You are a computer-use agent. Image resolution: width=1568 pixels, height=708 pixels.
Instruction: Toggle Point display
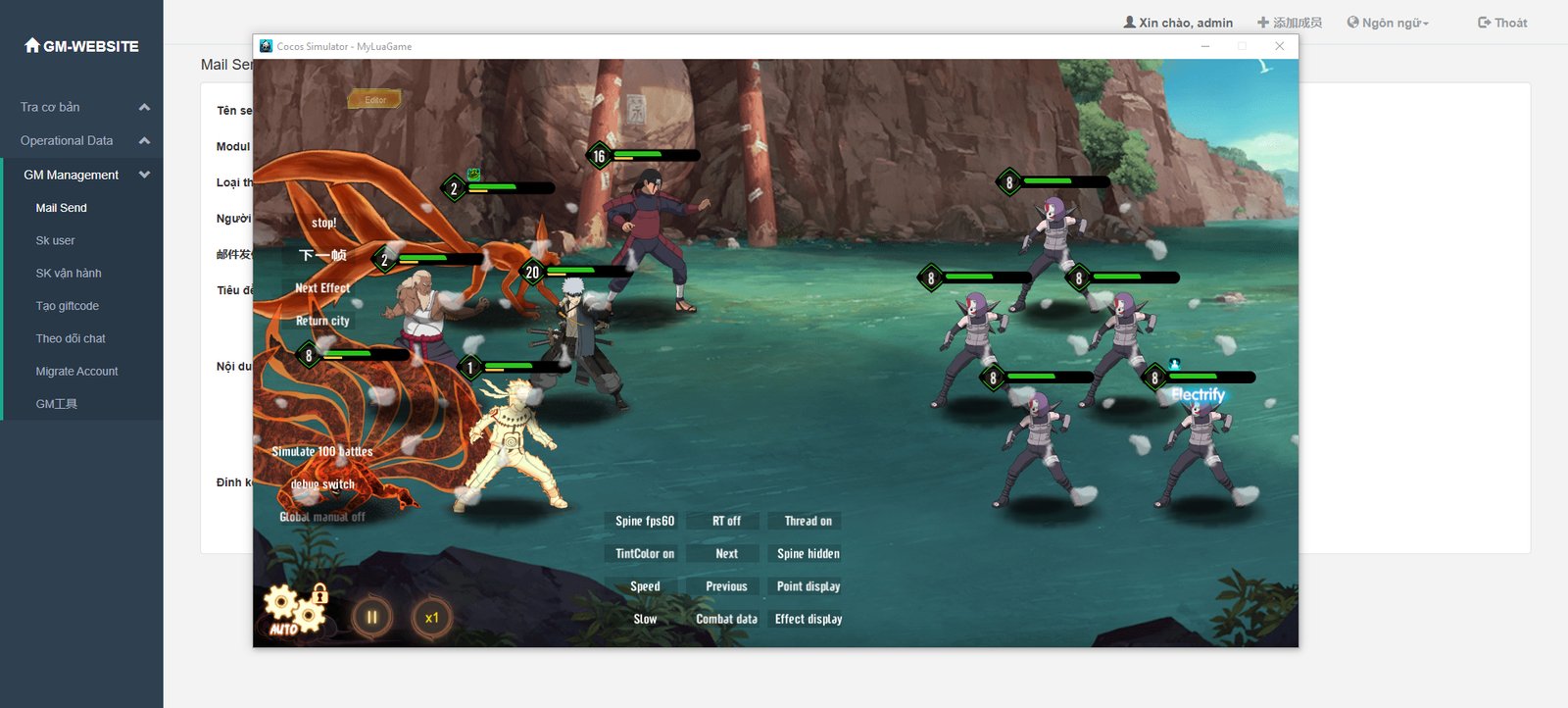[x=808, y=586]
